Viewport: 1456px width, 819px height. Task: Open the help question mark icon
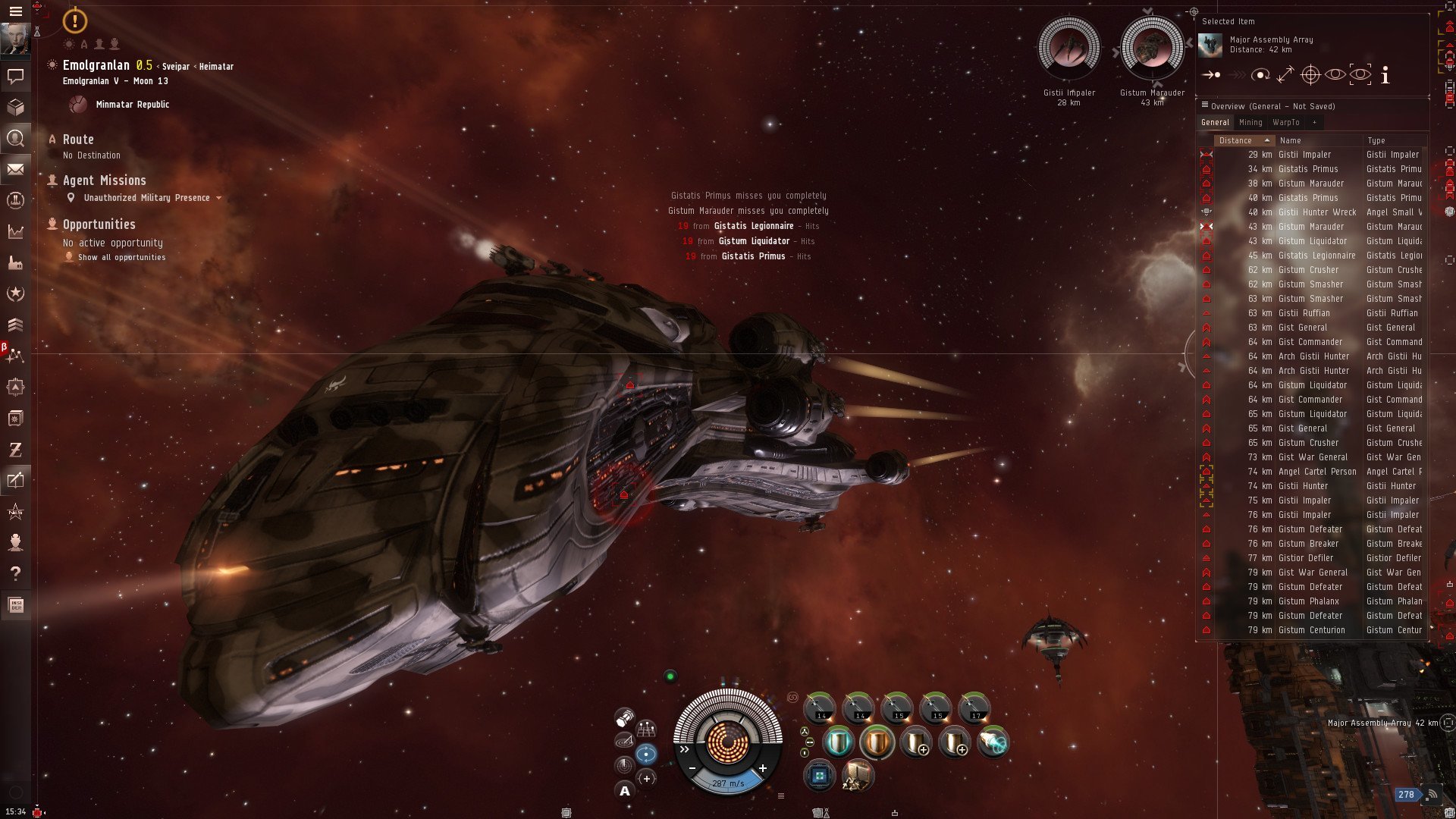pos(15,573)
